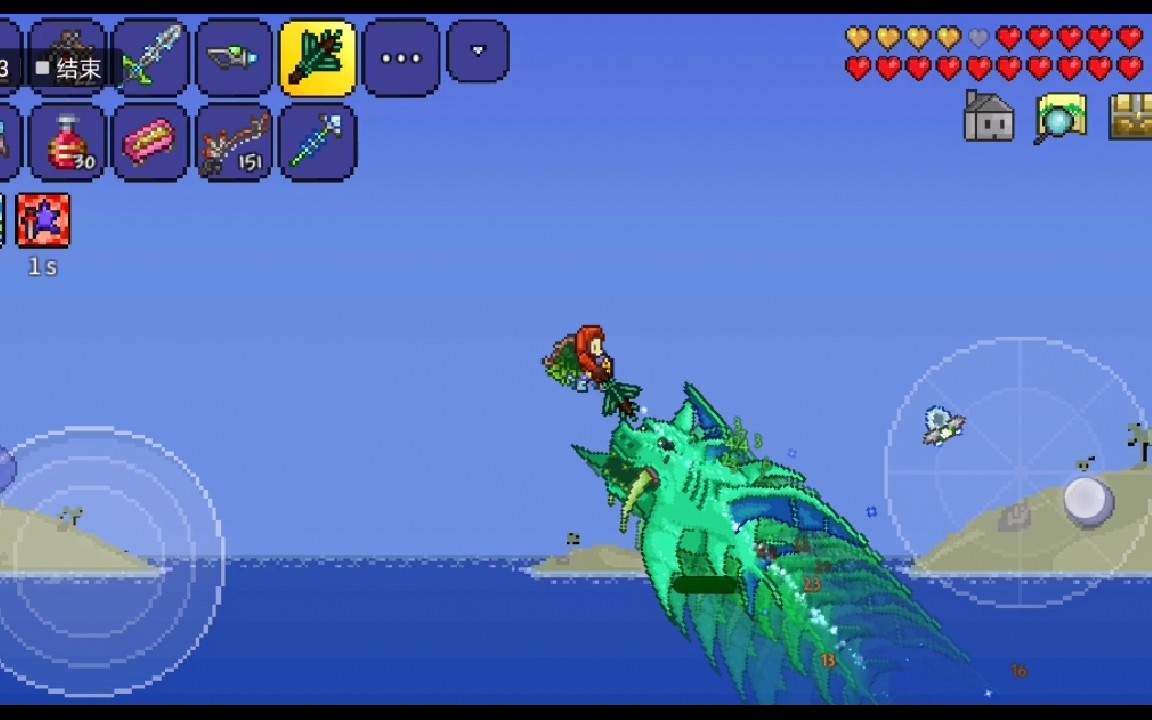Tap the red potion sickness buff icon

[x=43, y=221]
